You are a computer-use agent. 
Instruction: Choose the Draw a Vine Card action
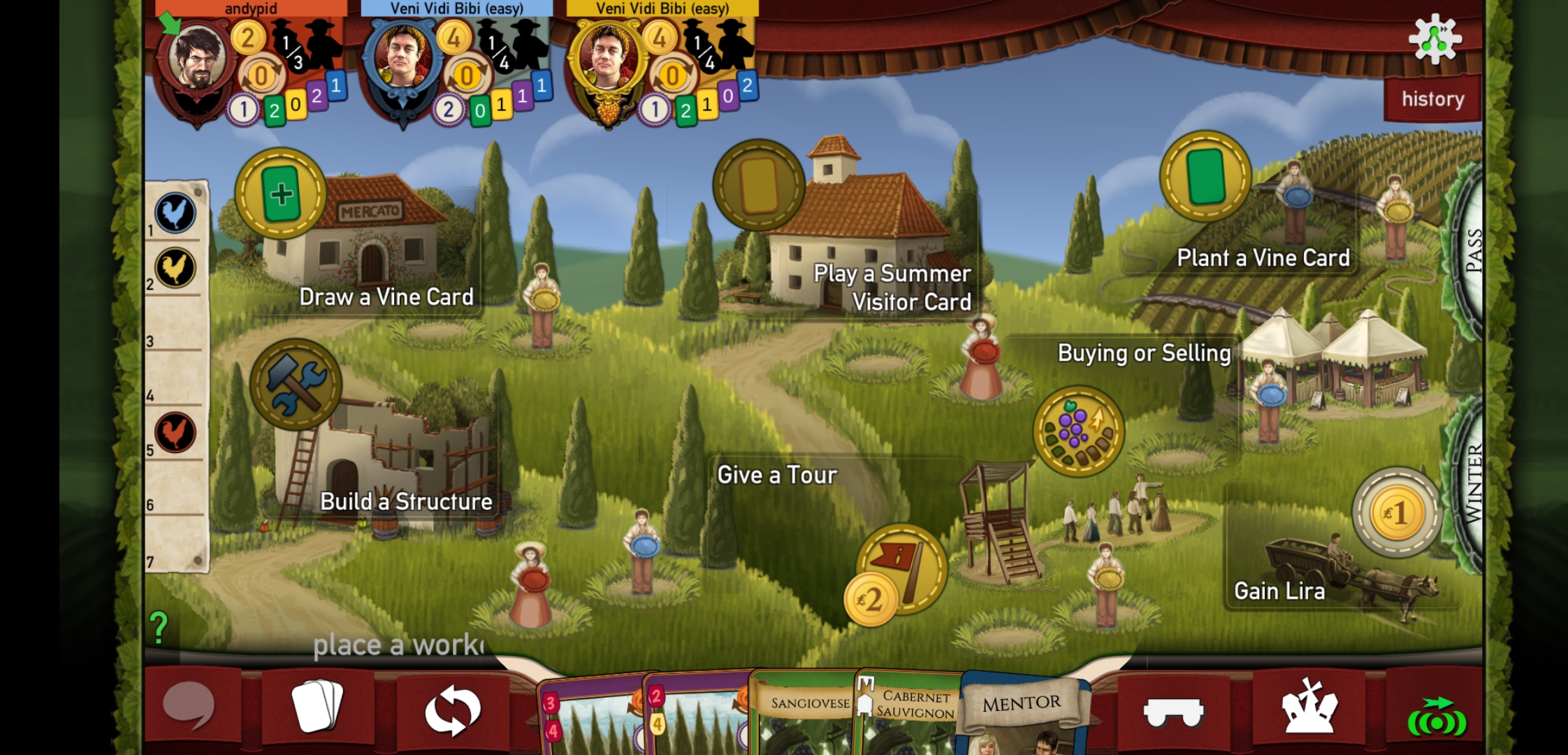tap(281, 194)
